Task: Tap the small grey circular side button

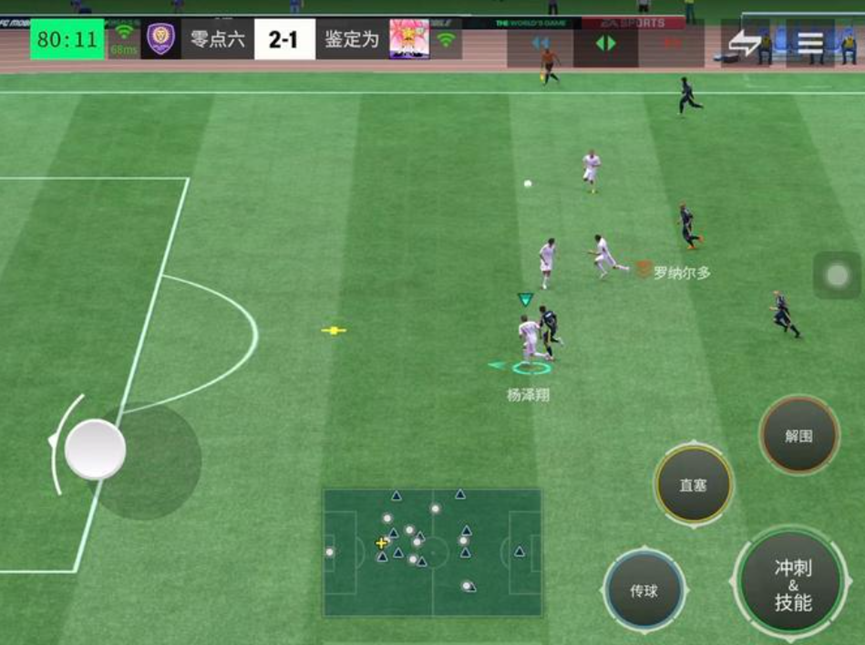Action: point(837,275)
